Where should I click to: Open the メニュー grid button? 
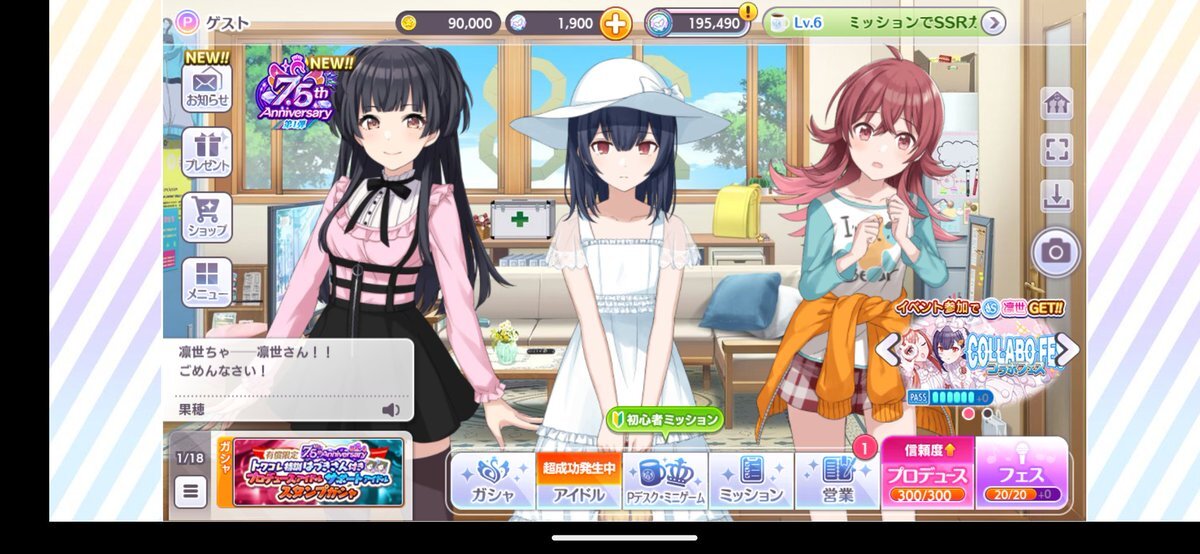[206, 281]
